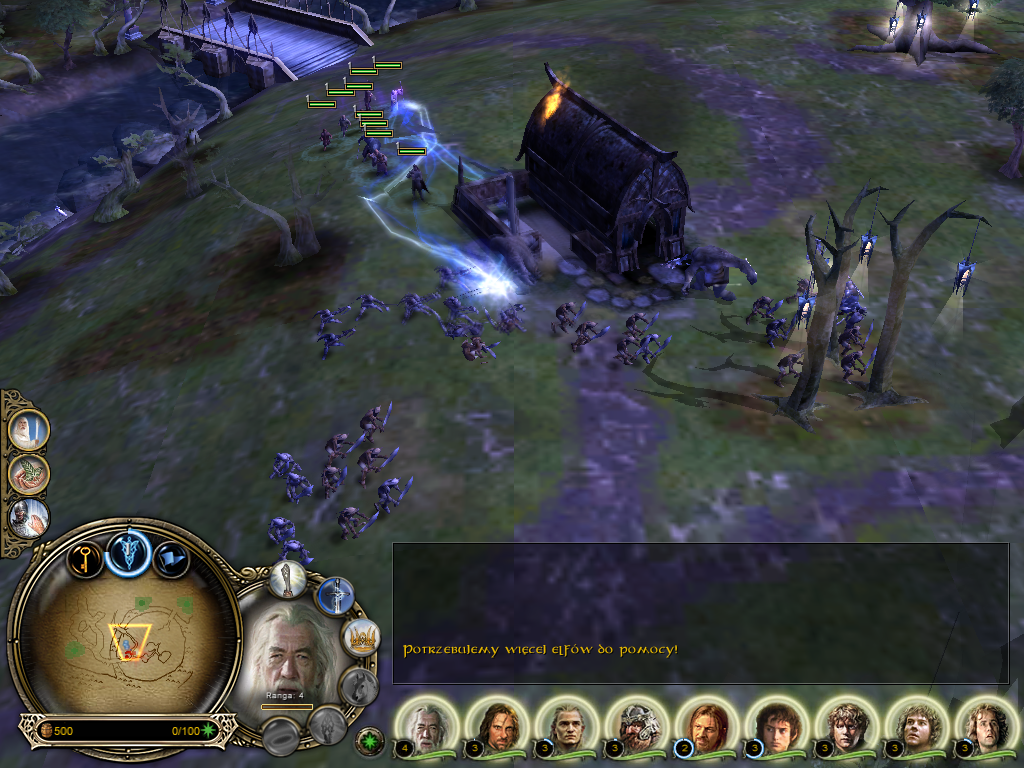Click the blue flag button above the minimap
The height and width of the screenshot is (768, 1024).
click(x=172, y=560)
